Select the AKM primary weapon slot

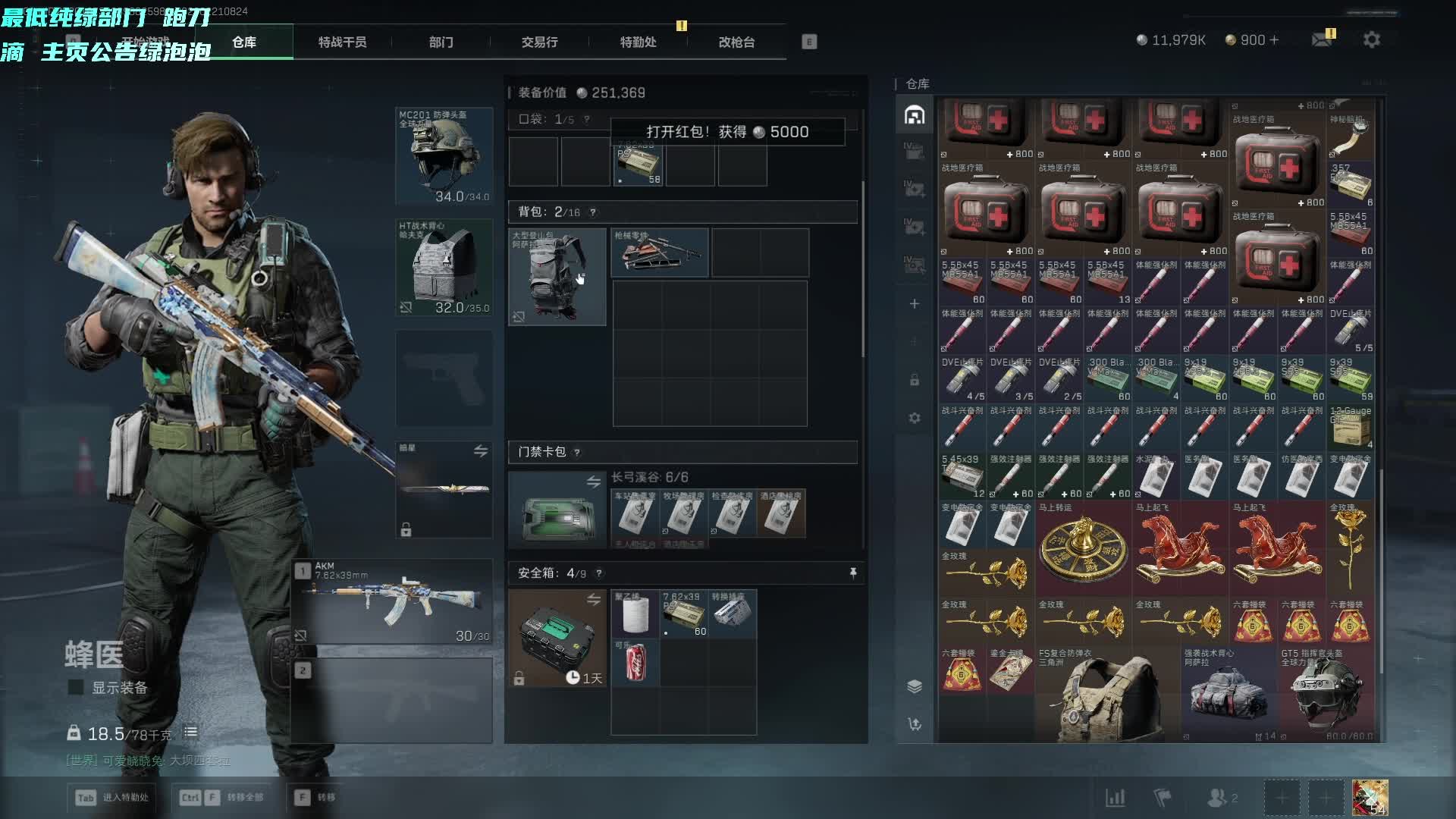(x=393, y=602)
